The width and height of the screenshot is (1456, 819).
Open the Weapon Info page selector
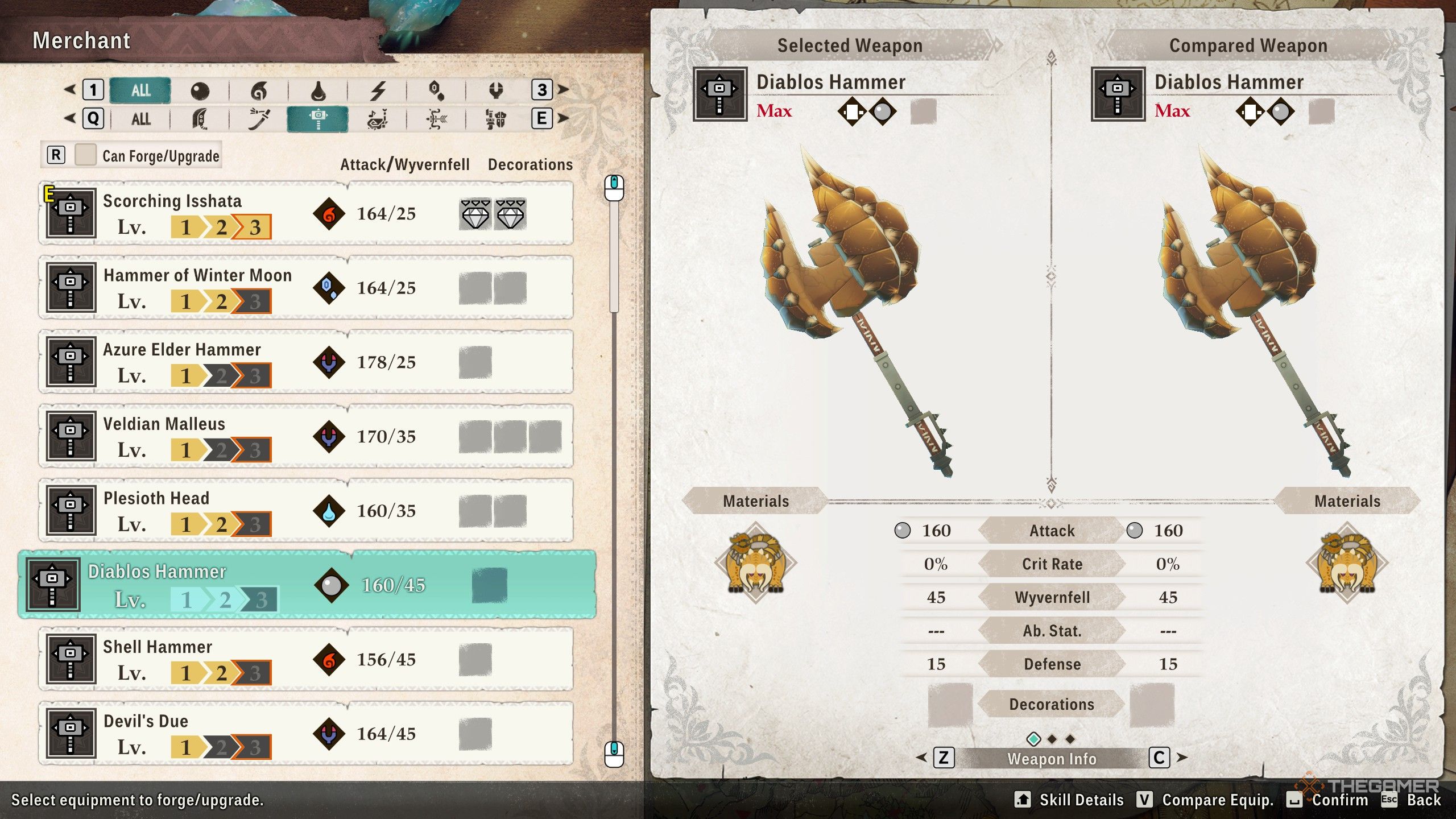click(x=1052, y=758)
